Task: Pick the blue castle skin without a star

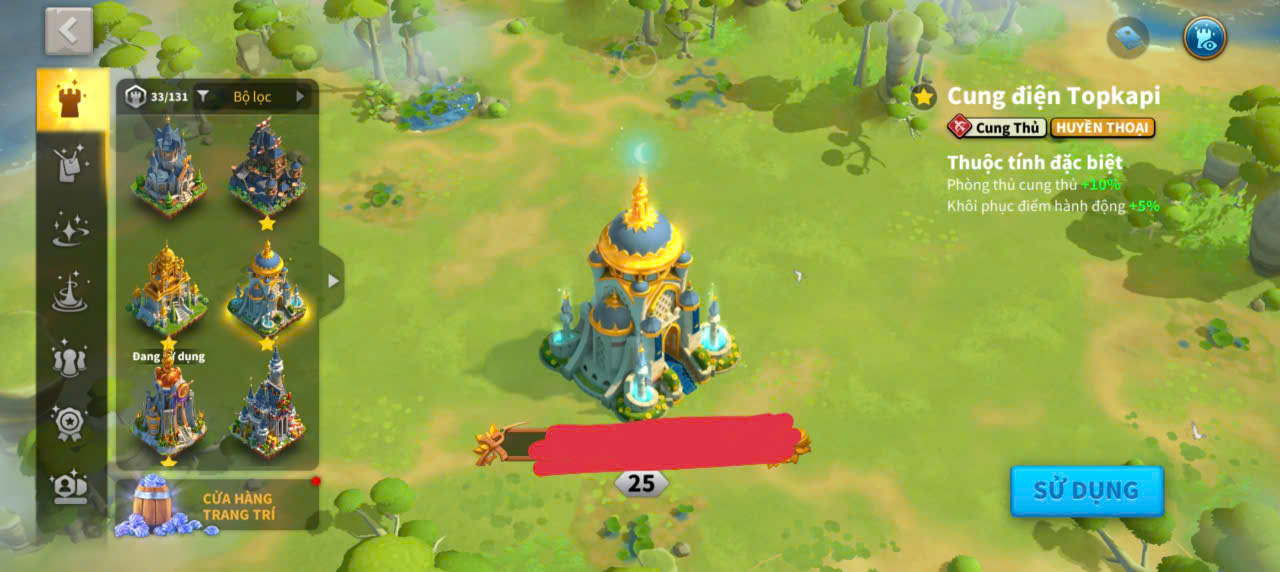Action: 167,166
